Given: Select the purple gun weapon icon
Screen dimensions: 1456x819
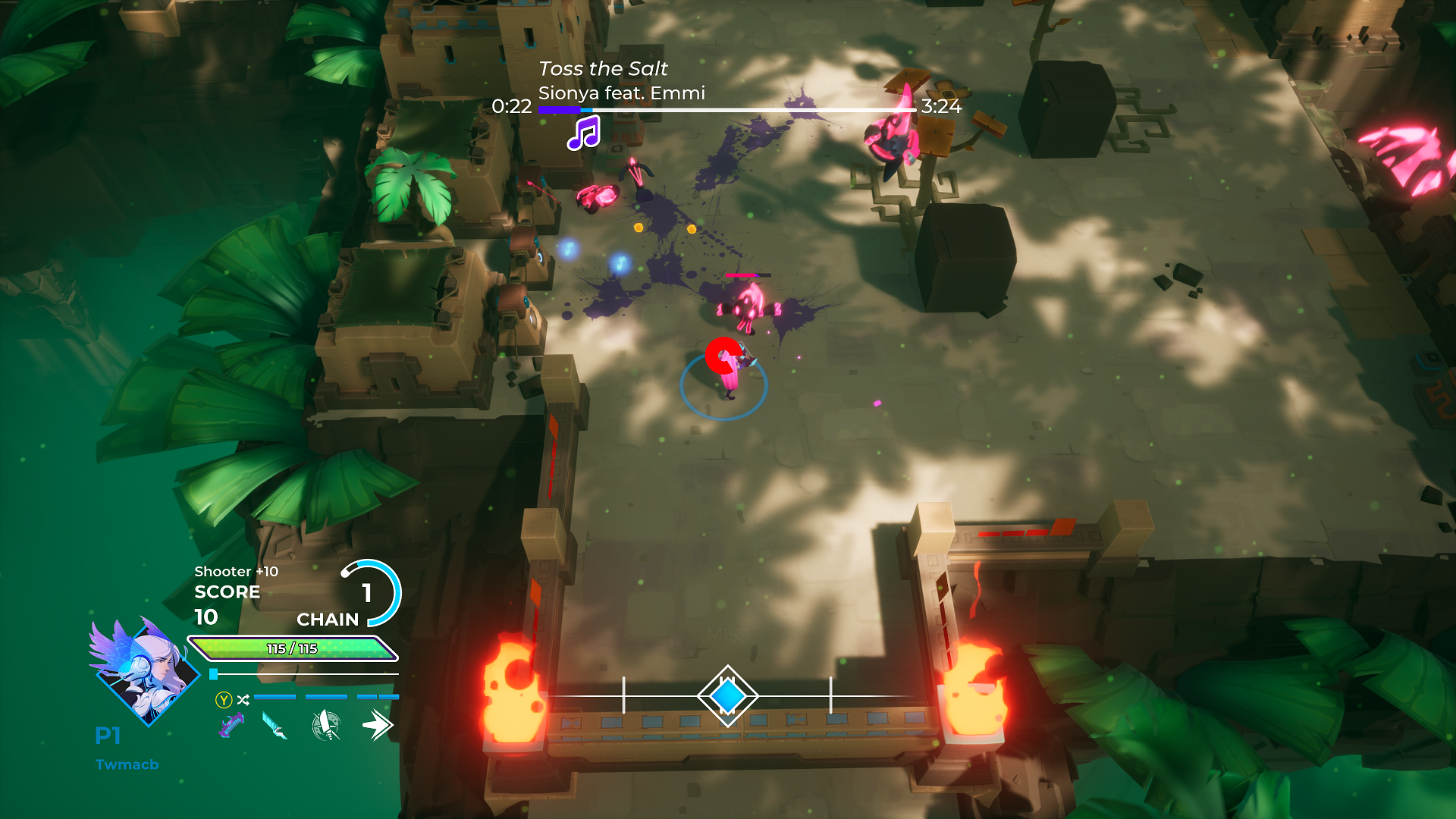Looking at the screenshot, I should (x=231, y=726).
